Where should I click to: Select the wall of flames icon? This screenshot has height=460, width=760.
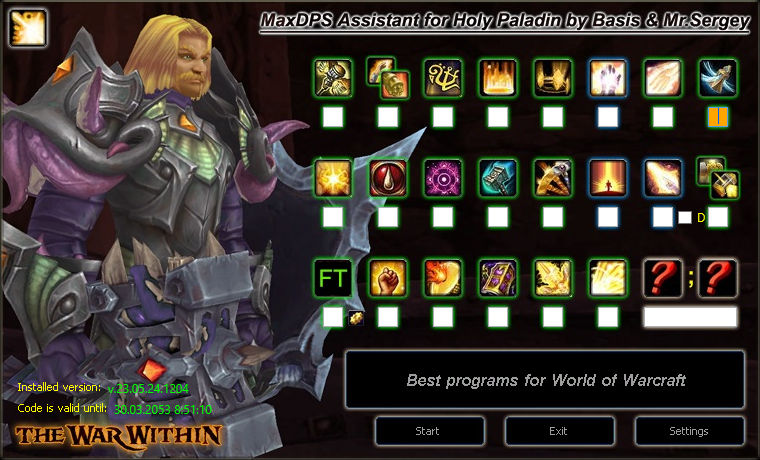(498, 78)
